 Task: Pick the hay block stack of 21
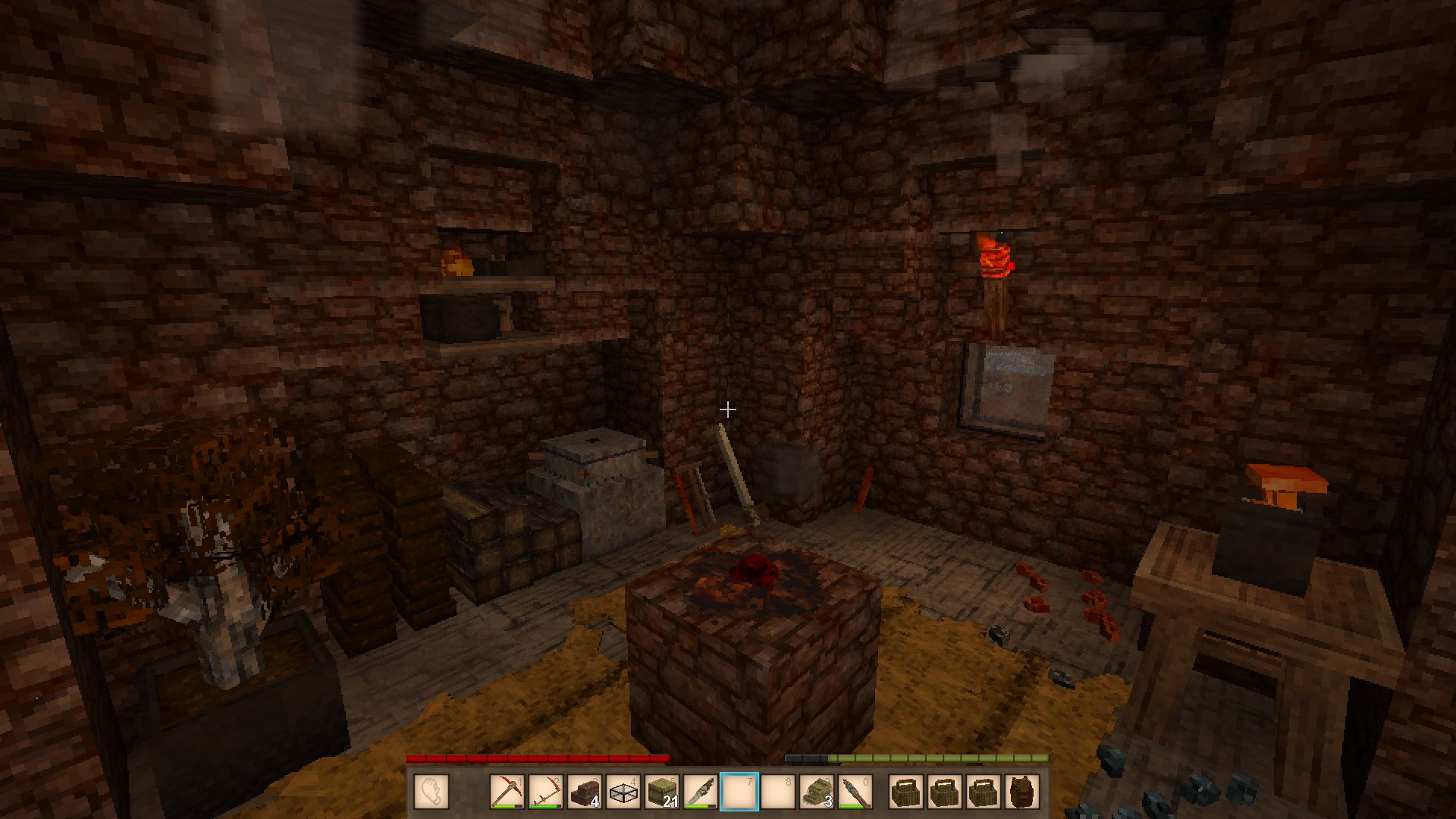click(662, 792)
